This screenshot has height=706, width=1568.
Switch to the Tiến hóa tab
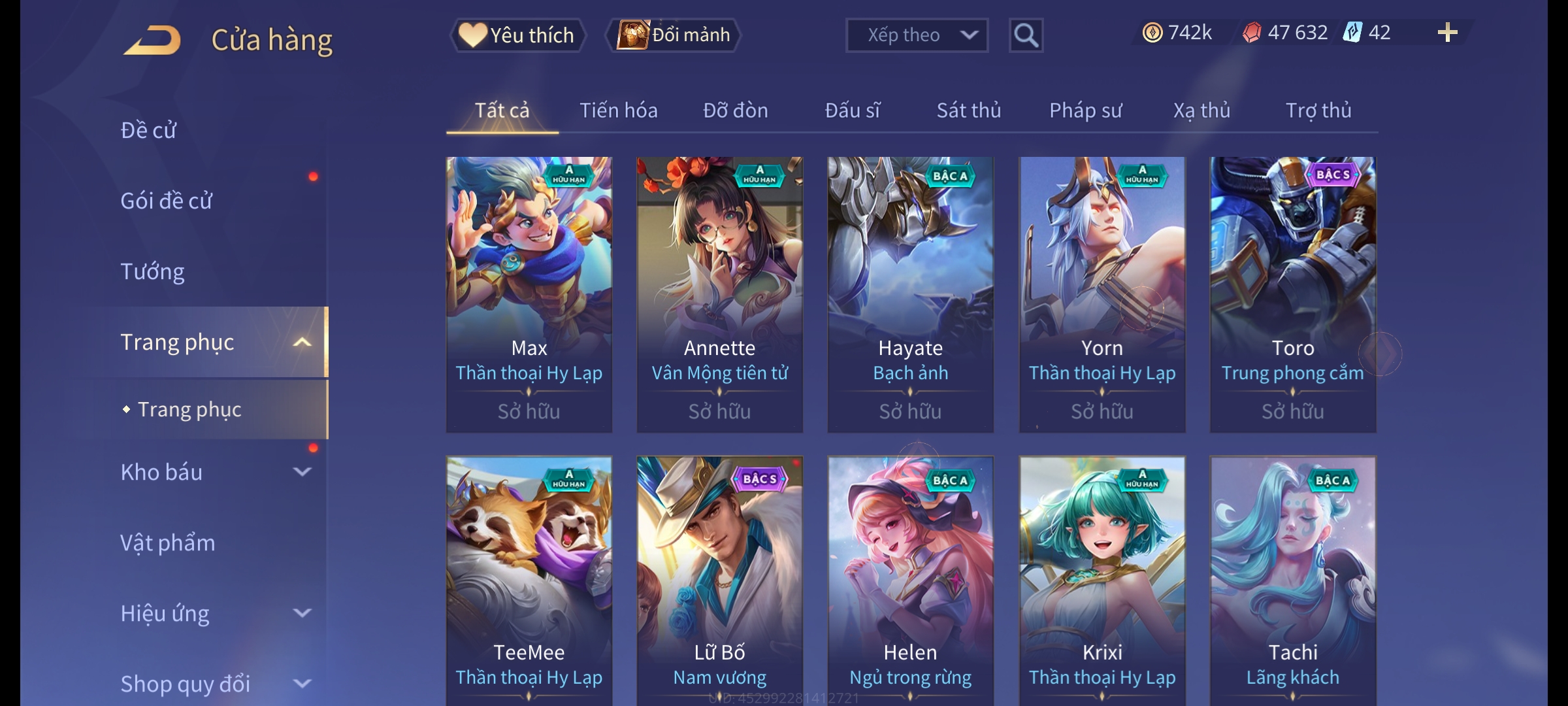click(618, 110)
